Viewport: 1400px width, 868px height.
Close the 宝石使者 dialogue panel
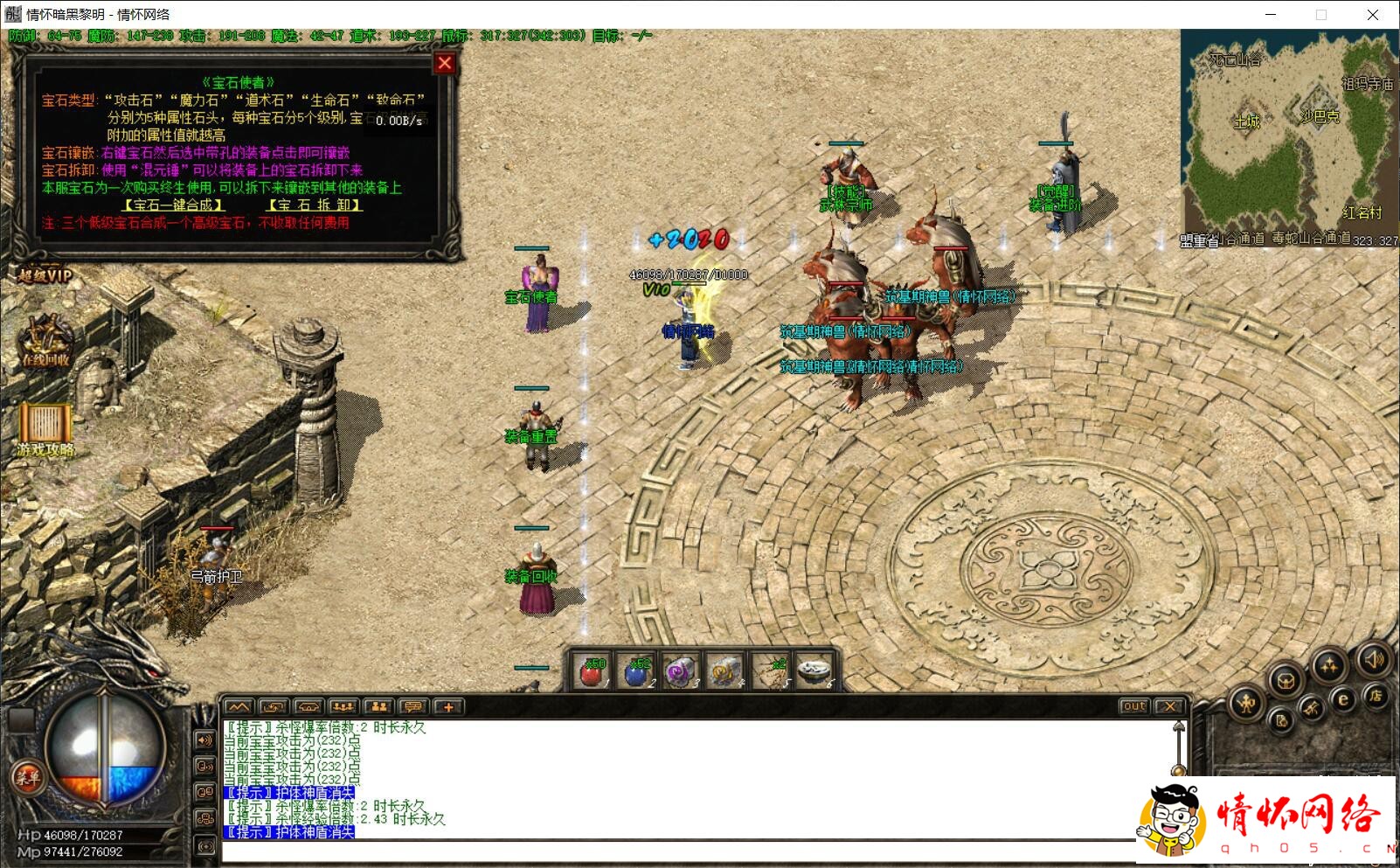444,63
